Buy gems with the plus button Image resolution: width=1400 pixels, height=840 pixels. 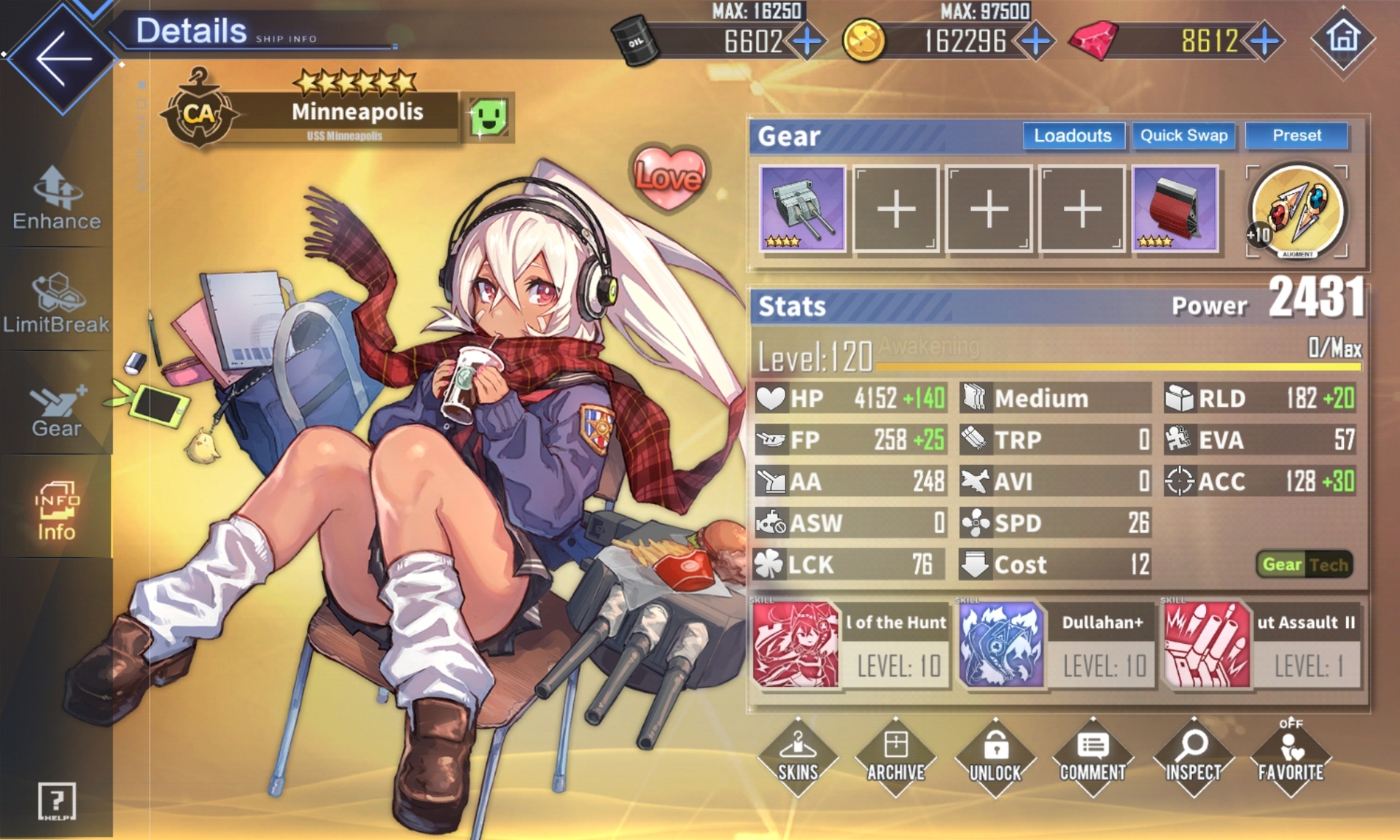click(x=1264, y=41)
